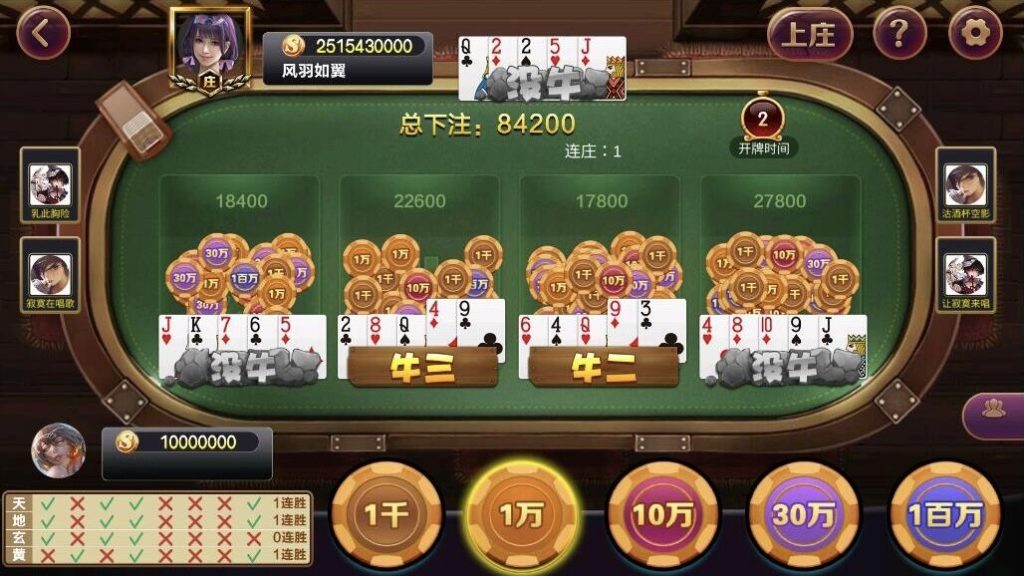View the 寂寞在唱歌 player avatar
Screen dimensions: 1024x576
pyautogui.click(x=50, y=274)
